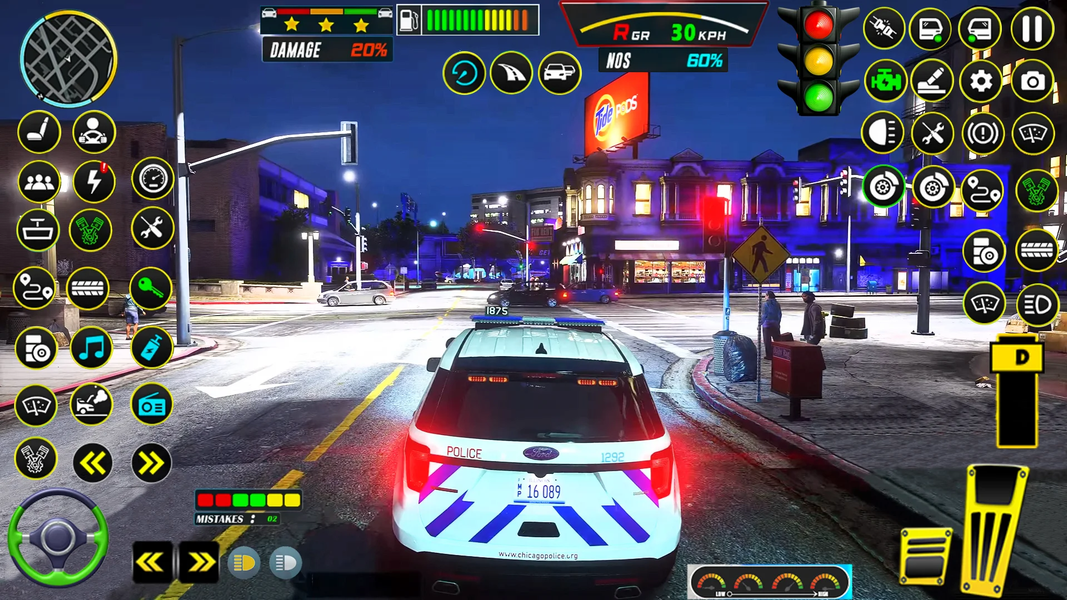The image size is (1067, 600).
Task: Turn on the radio icon
Action: tap(151, 404)
